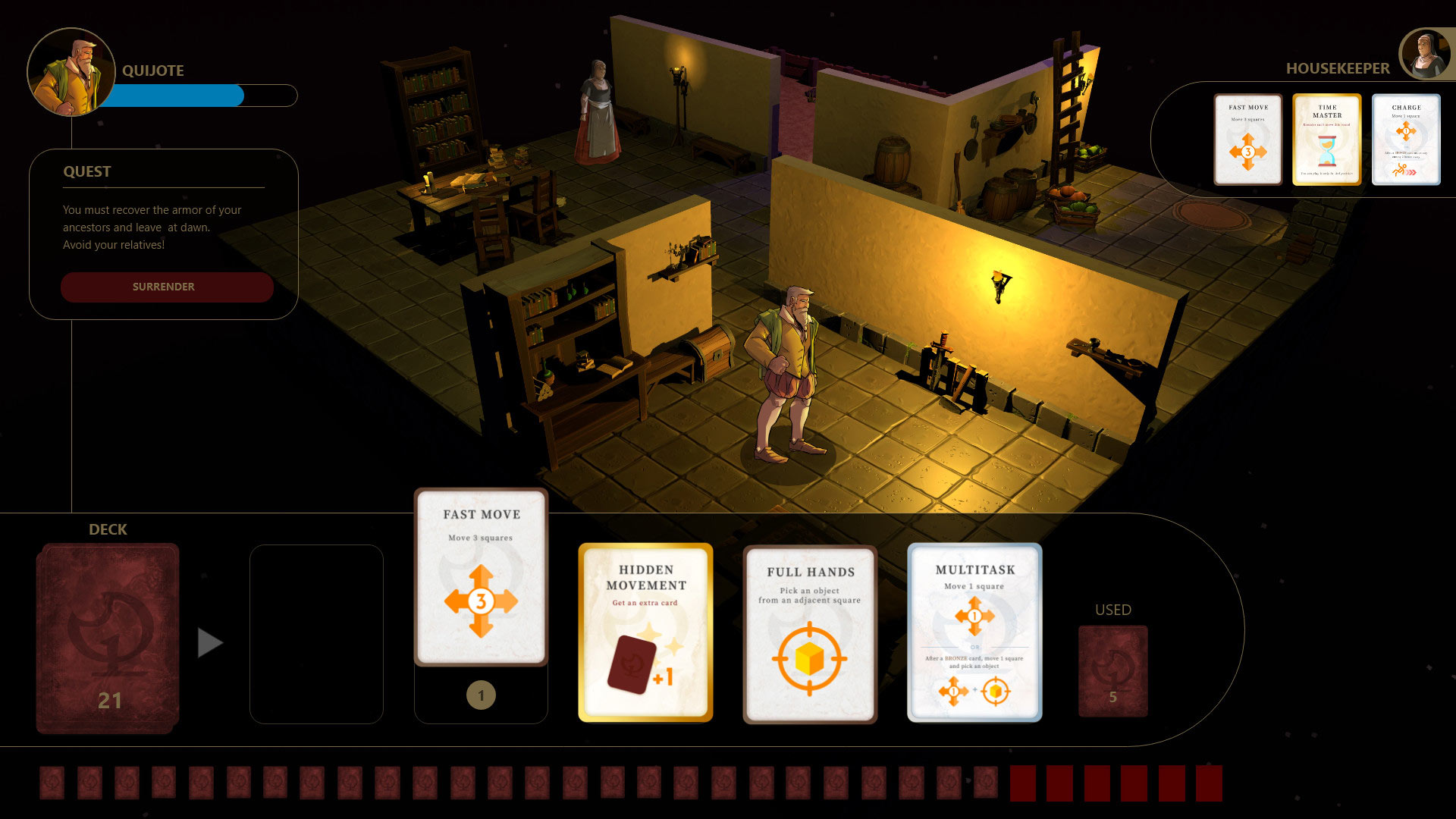Image resolution: width=1456 pixels, height=819 pixels.
Task: Inspect the Housekeeper's Fast Move card
Action: [1247, 140]
